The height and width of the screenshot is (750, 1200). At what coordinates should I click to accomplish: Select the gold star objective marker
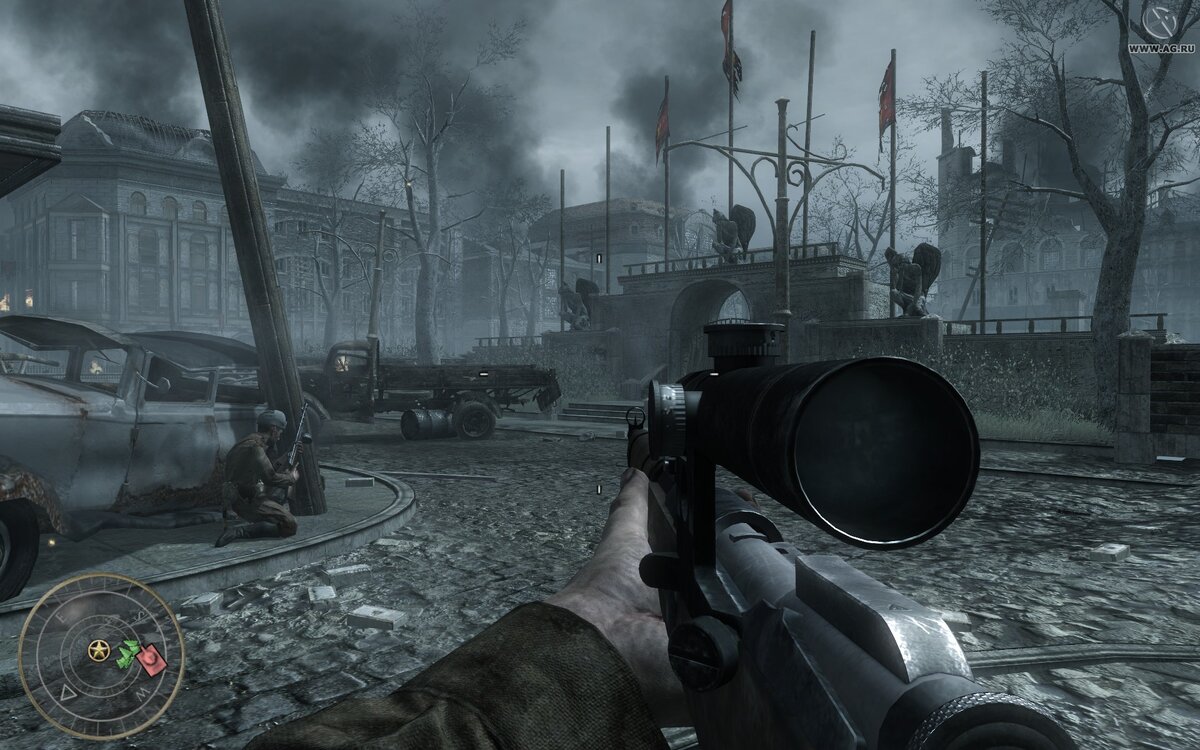[99, 652]
